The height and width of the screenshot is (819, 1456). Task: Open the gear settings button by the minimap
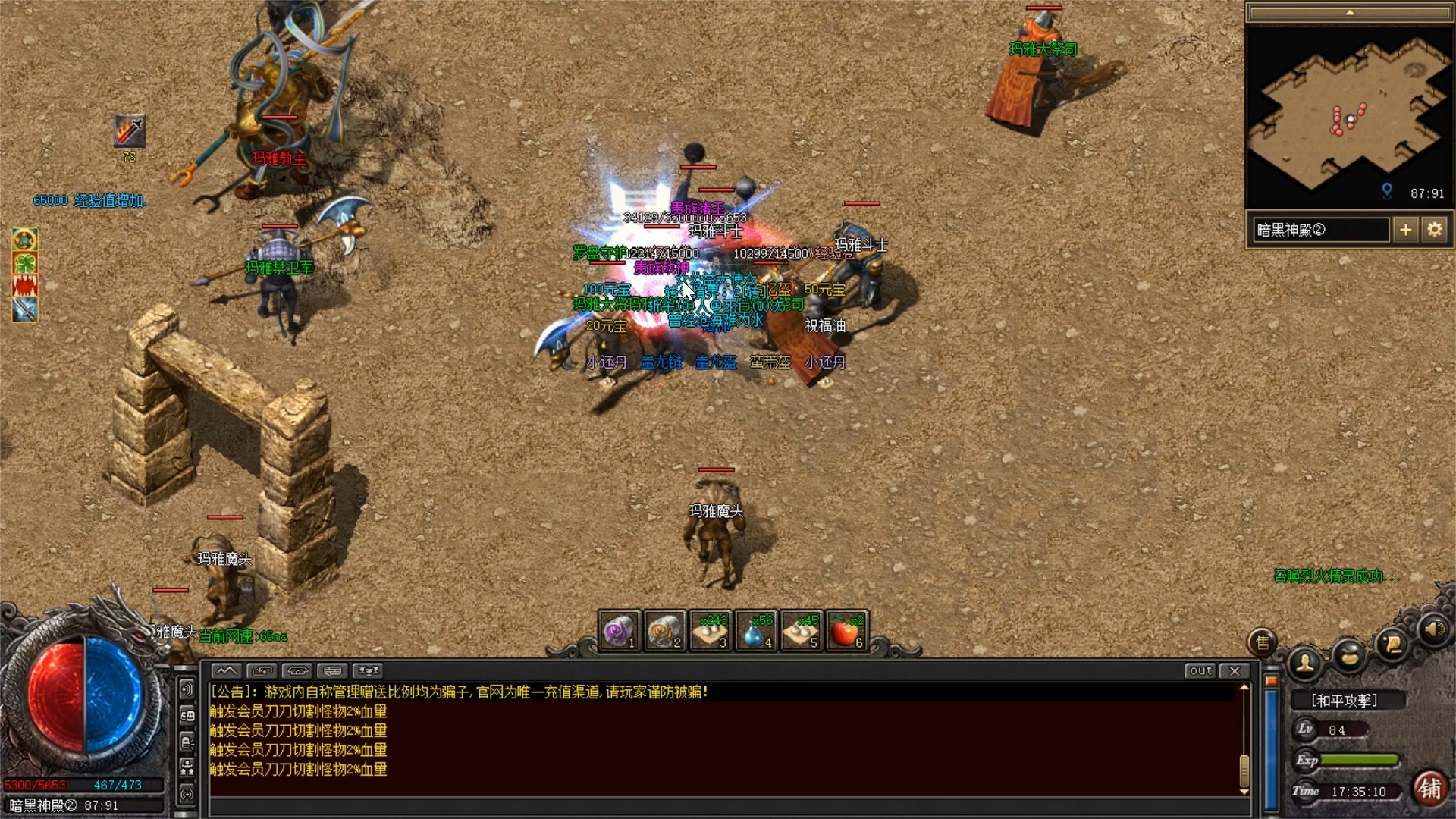point(1434,229)
